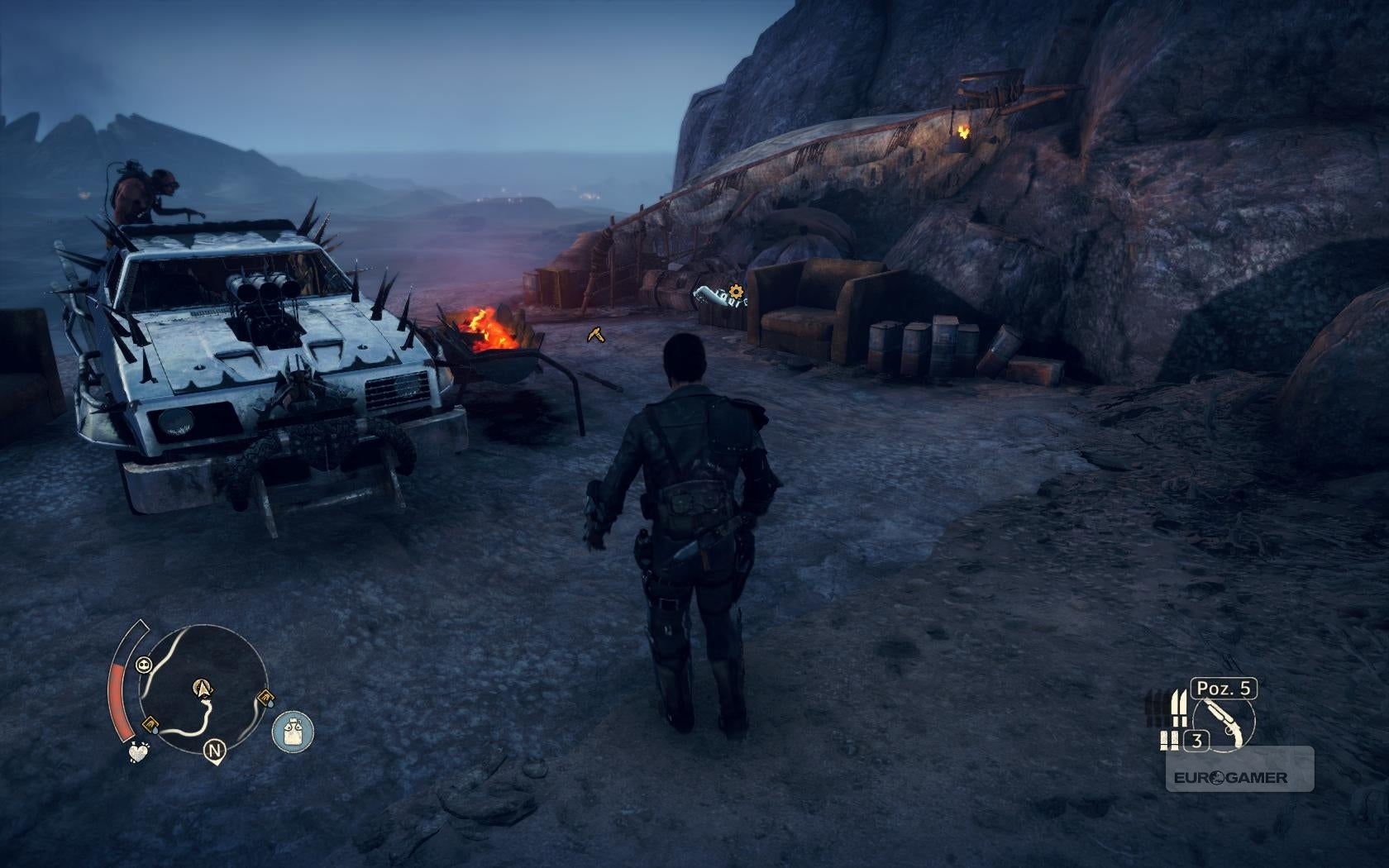Click the skull marker on the minimap
This screenshot has height=868, width=1389.
pyautogui.click(x=144, y=663)
